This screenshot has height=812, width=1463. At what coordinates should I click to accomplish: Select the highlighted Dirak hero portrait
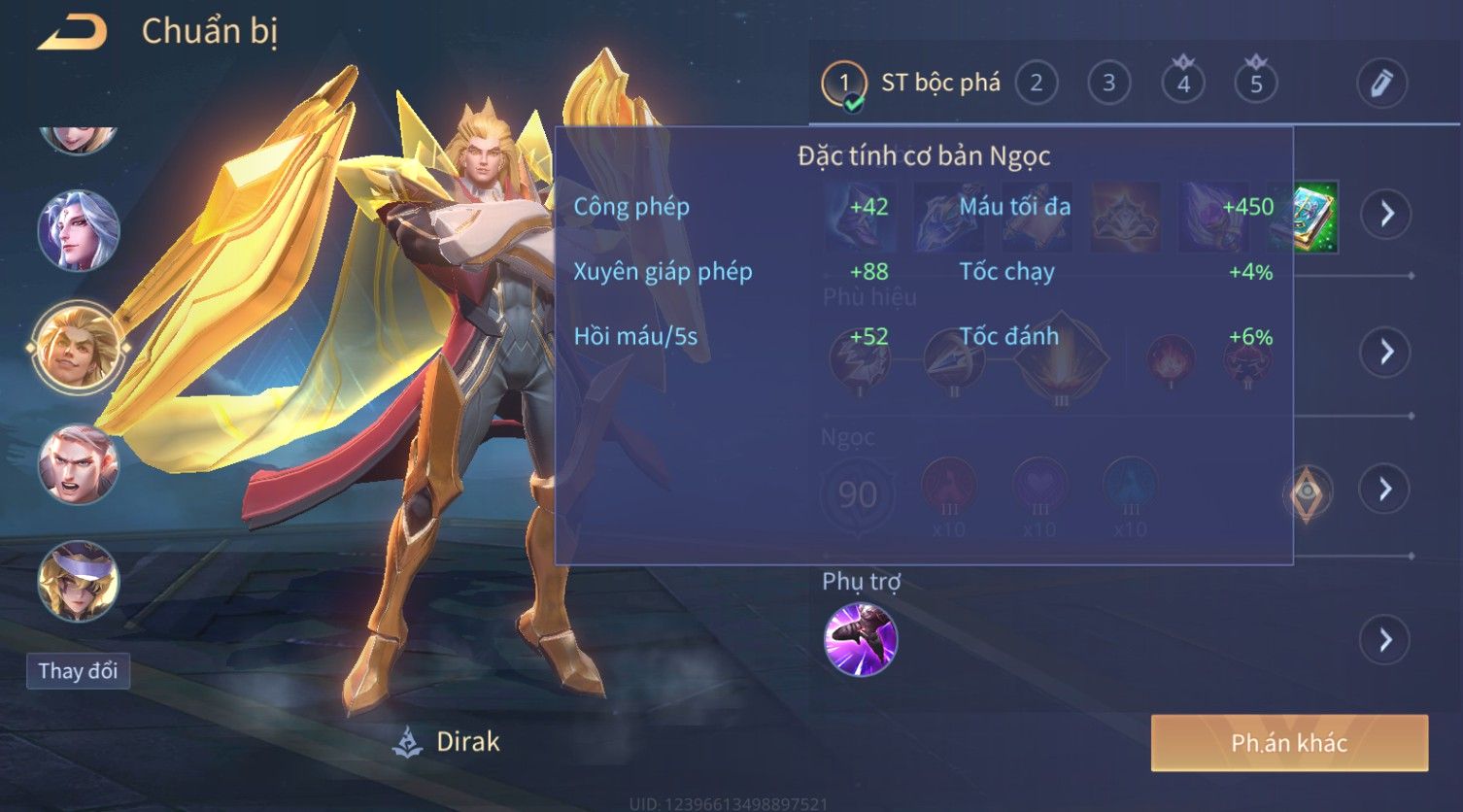pyautogui.click(x=78, y=347)
